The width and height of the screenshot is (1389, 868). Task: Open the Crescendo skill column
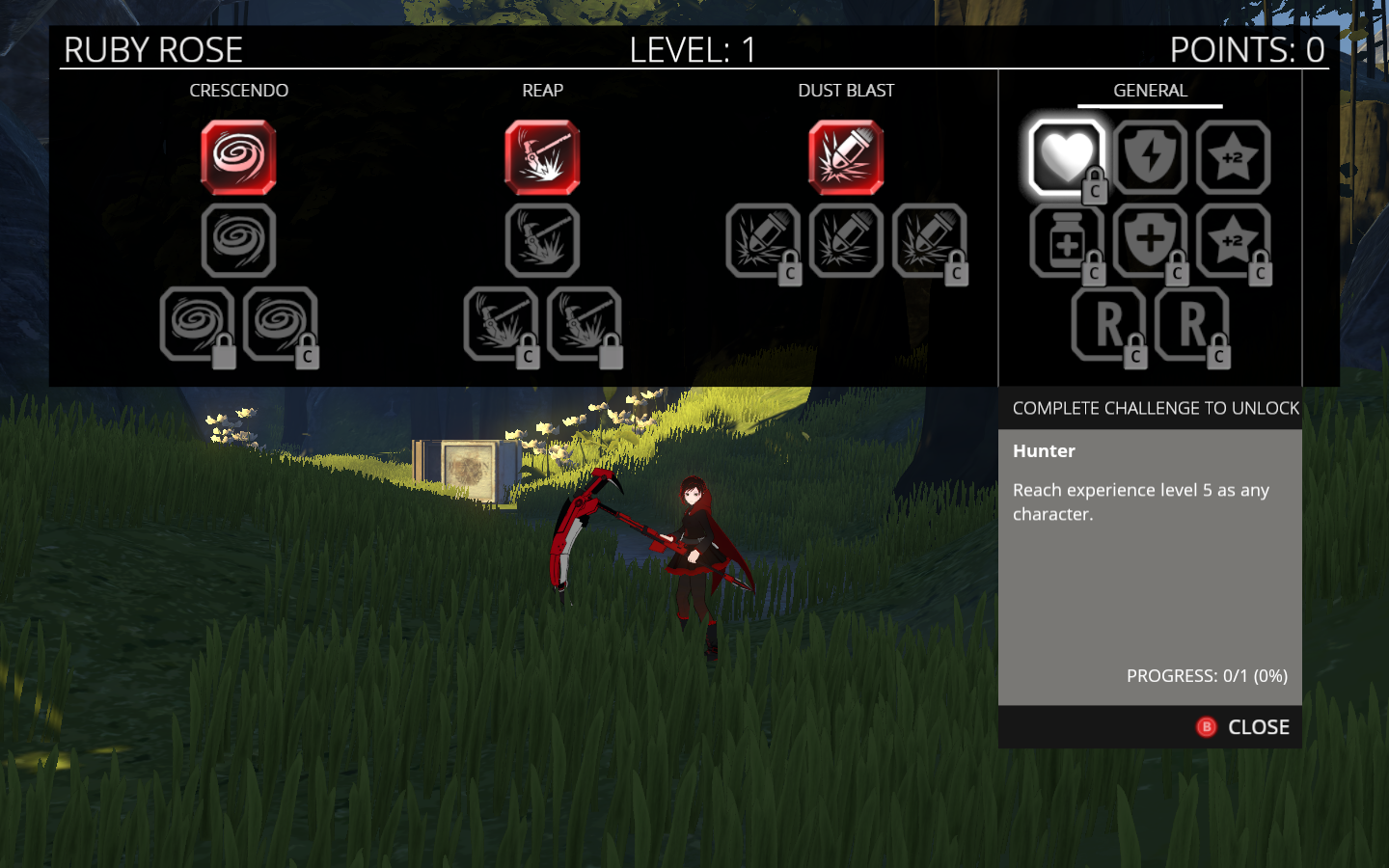pos(238,91)
